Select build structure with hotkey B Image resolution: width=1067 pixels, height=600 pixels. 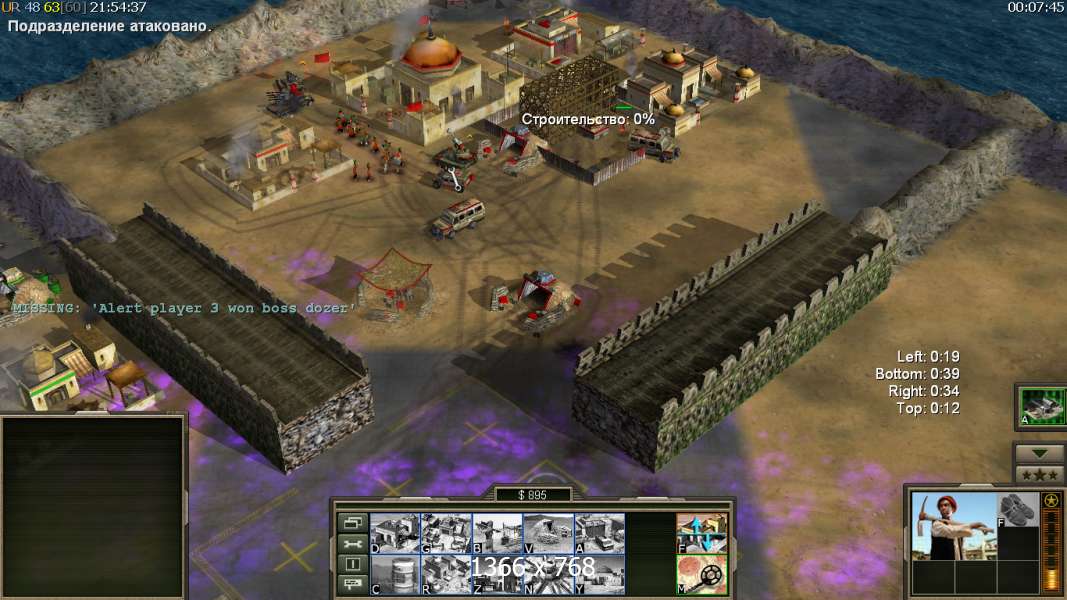(x=496, y=533)
